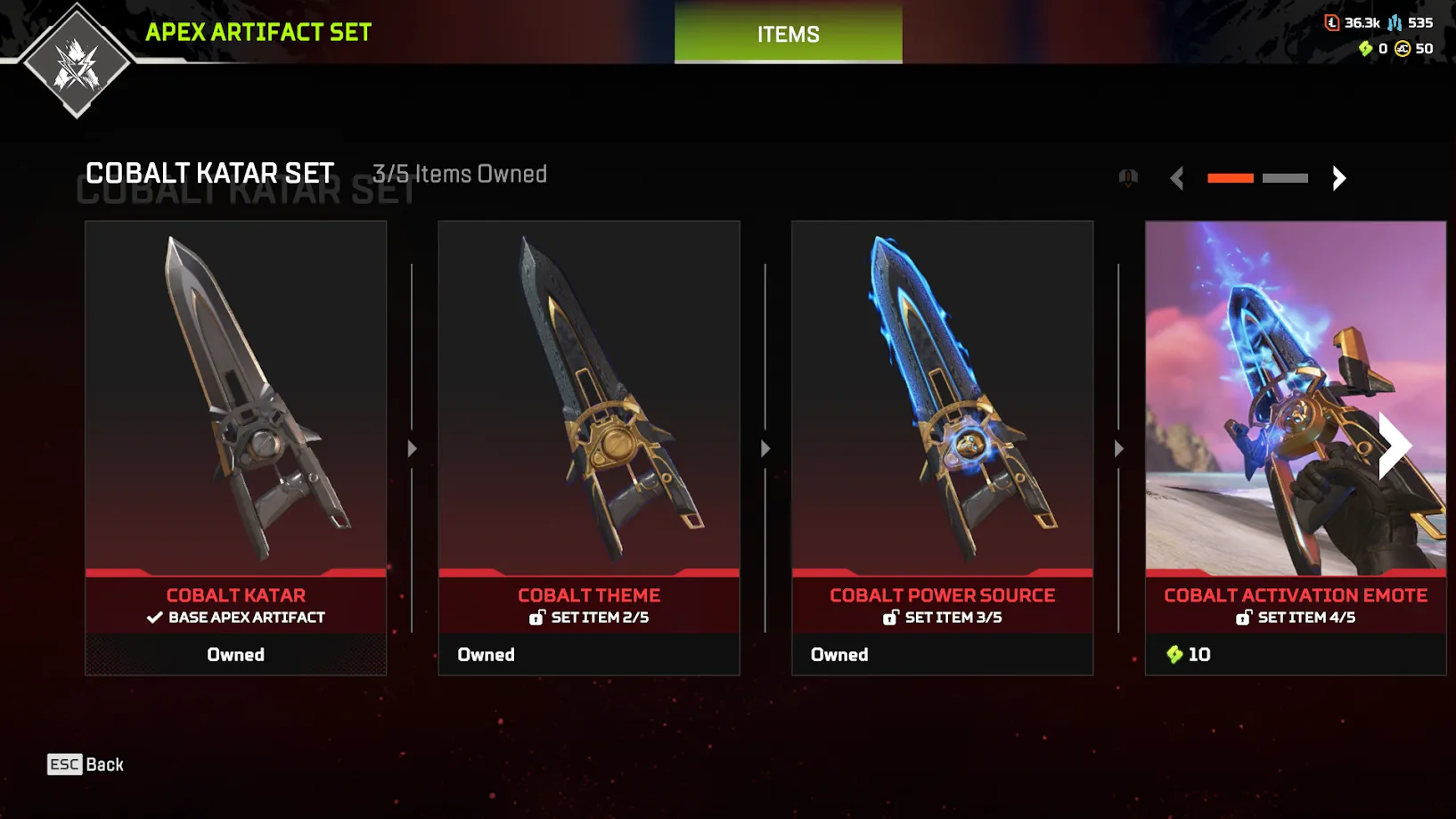This screenshot has height=819, width=1456.
Task: Click the 3/5 Items Owned label
Action: point(461,175)
